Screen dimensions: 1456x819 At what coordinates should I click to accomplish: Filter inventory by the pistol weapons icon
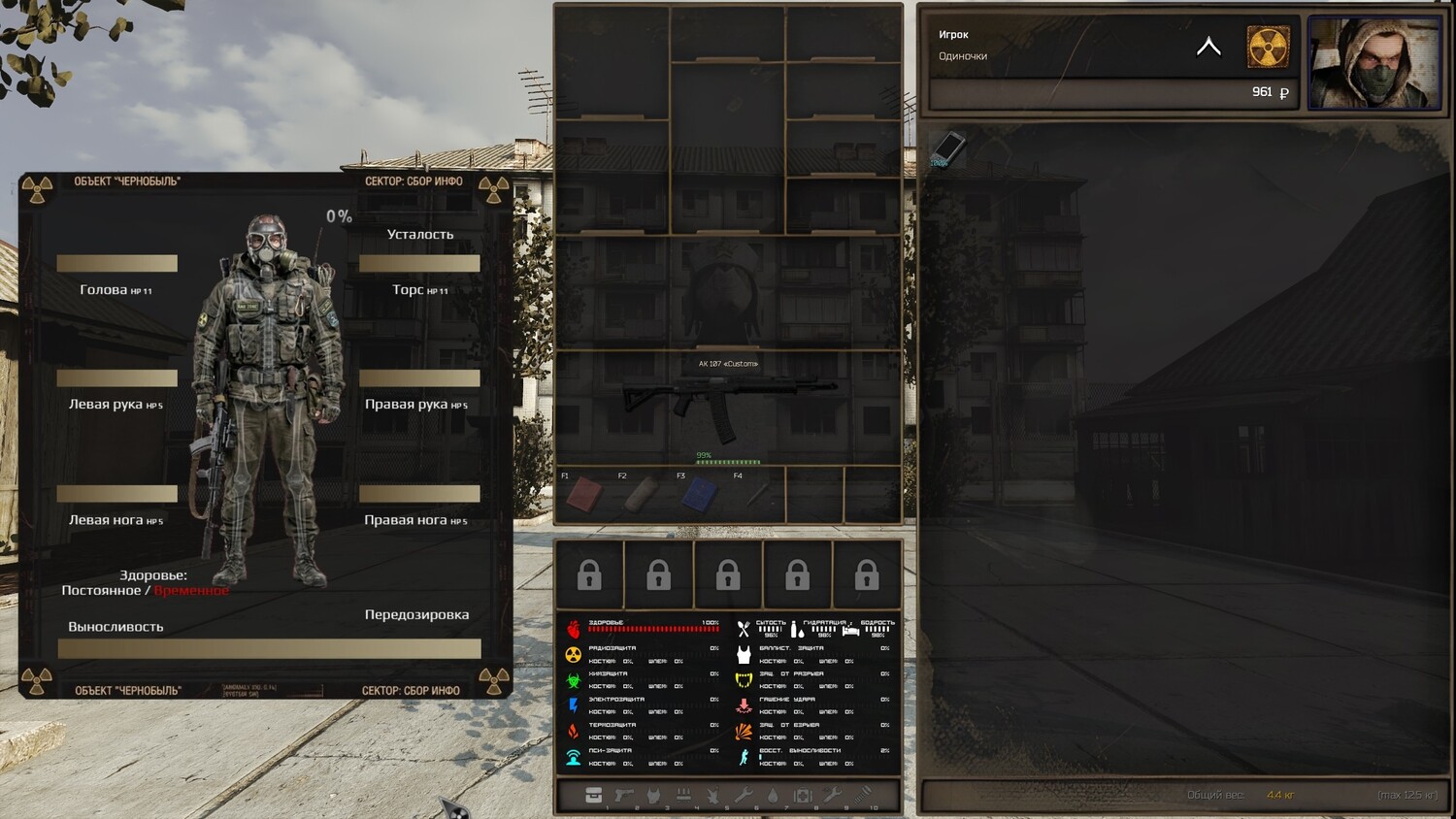(x=623, y=796)
